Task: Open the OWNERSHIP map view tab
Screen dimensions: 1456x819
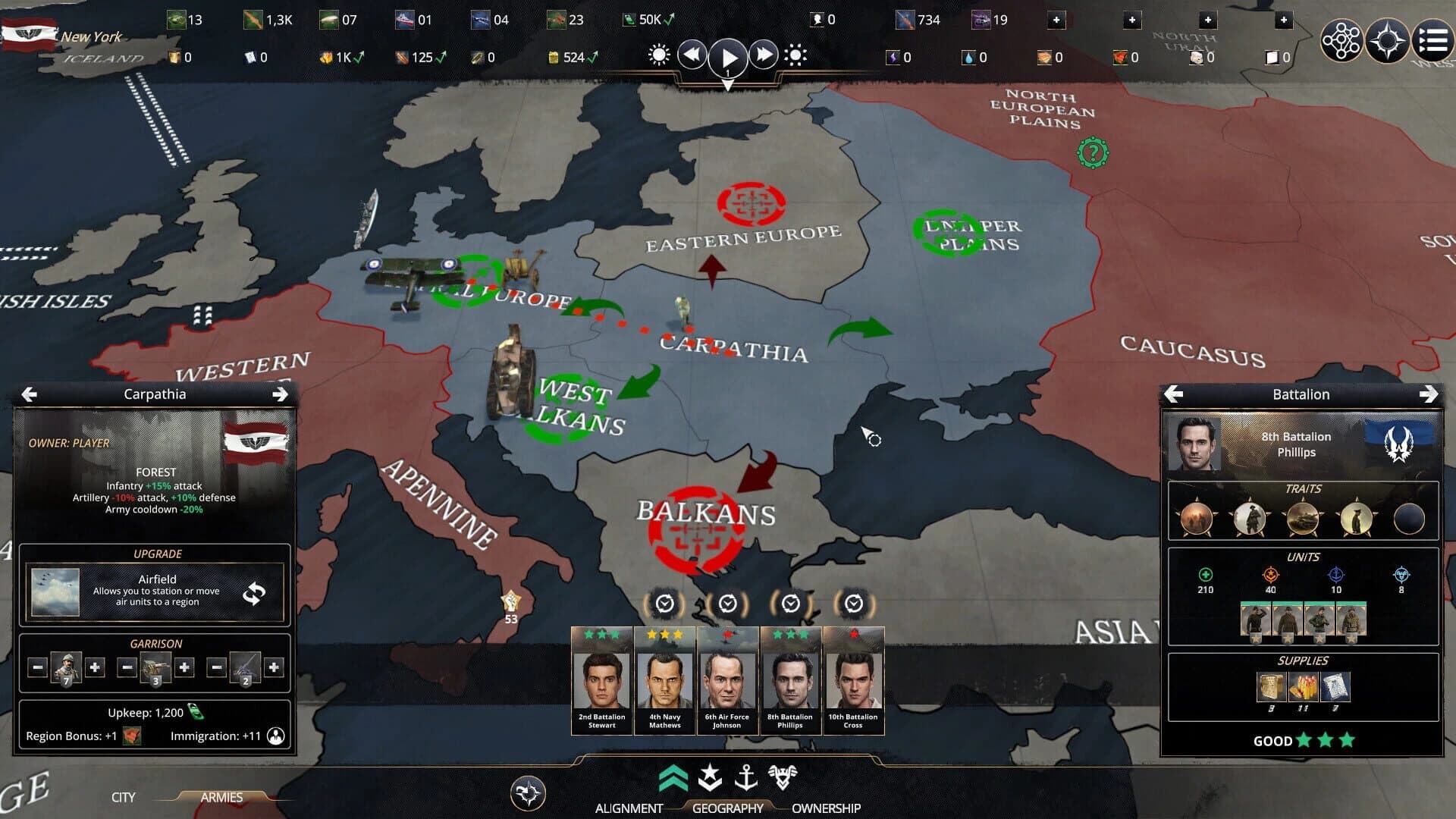Action: tap(827, 808)
